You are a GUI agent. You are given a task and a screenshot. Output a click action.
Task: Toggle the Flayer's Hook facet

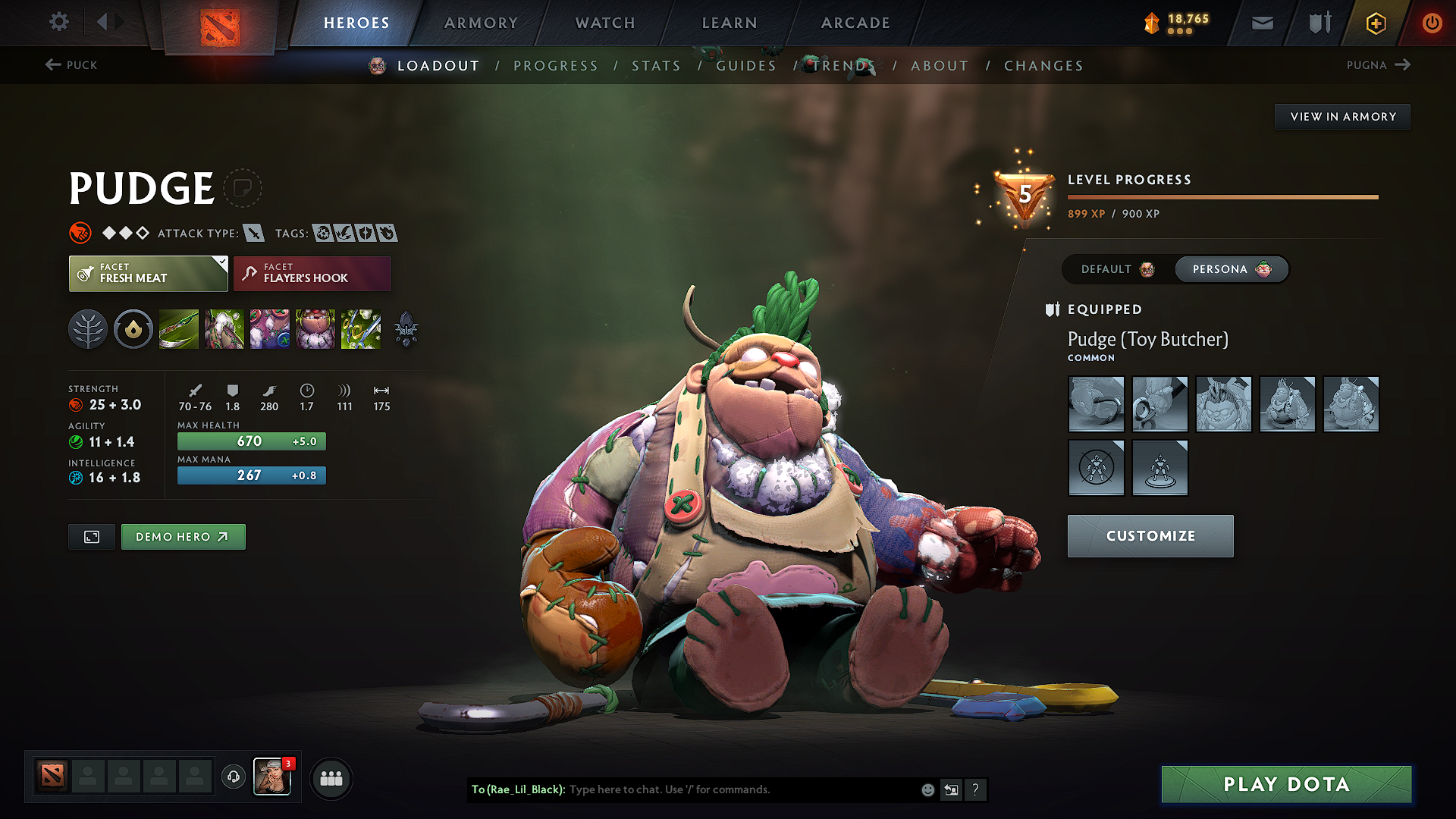coord(311,273)
